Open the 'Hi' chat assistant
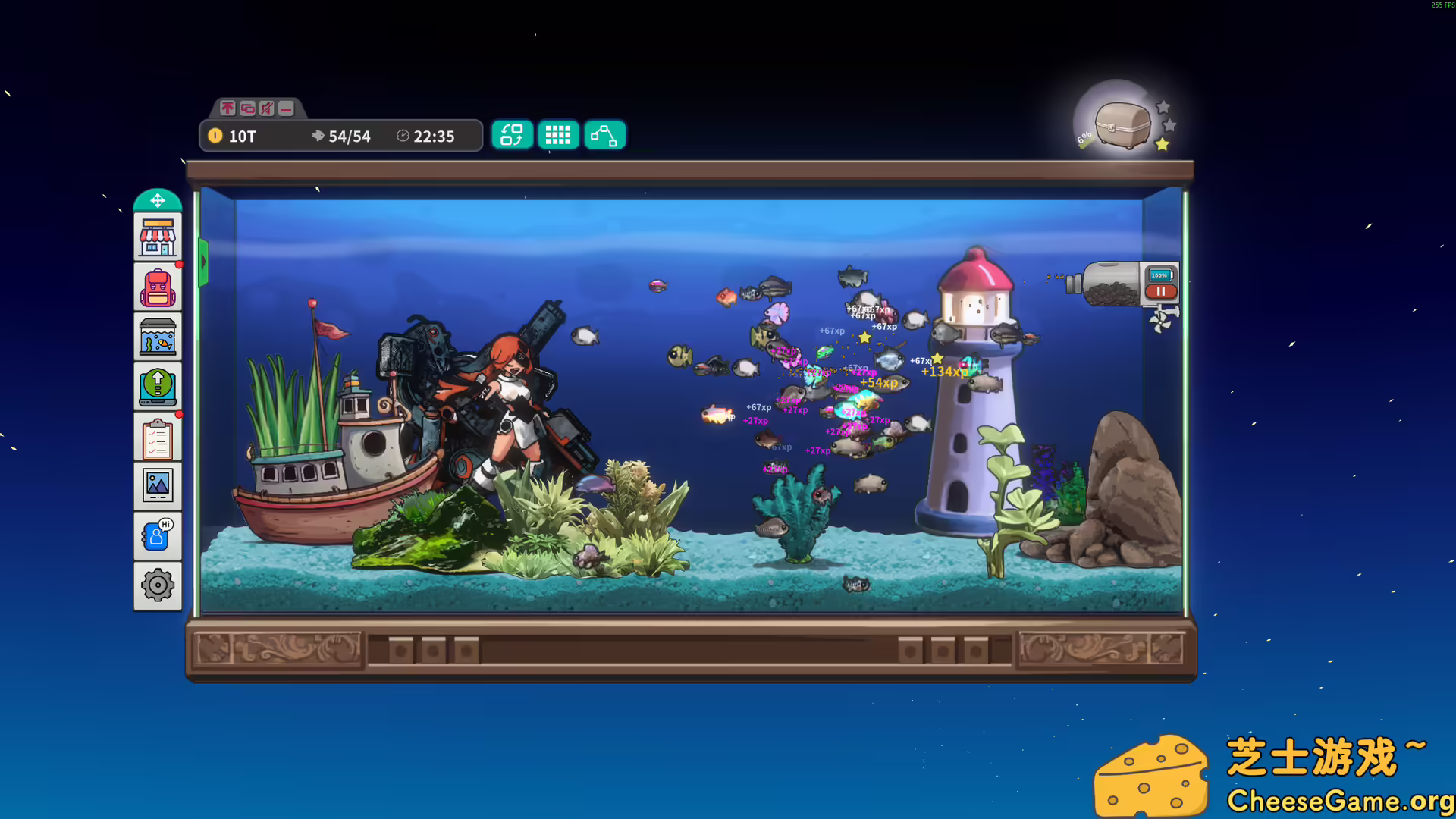This screenshot has height=819, width=1456. [x=158, y=535]
